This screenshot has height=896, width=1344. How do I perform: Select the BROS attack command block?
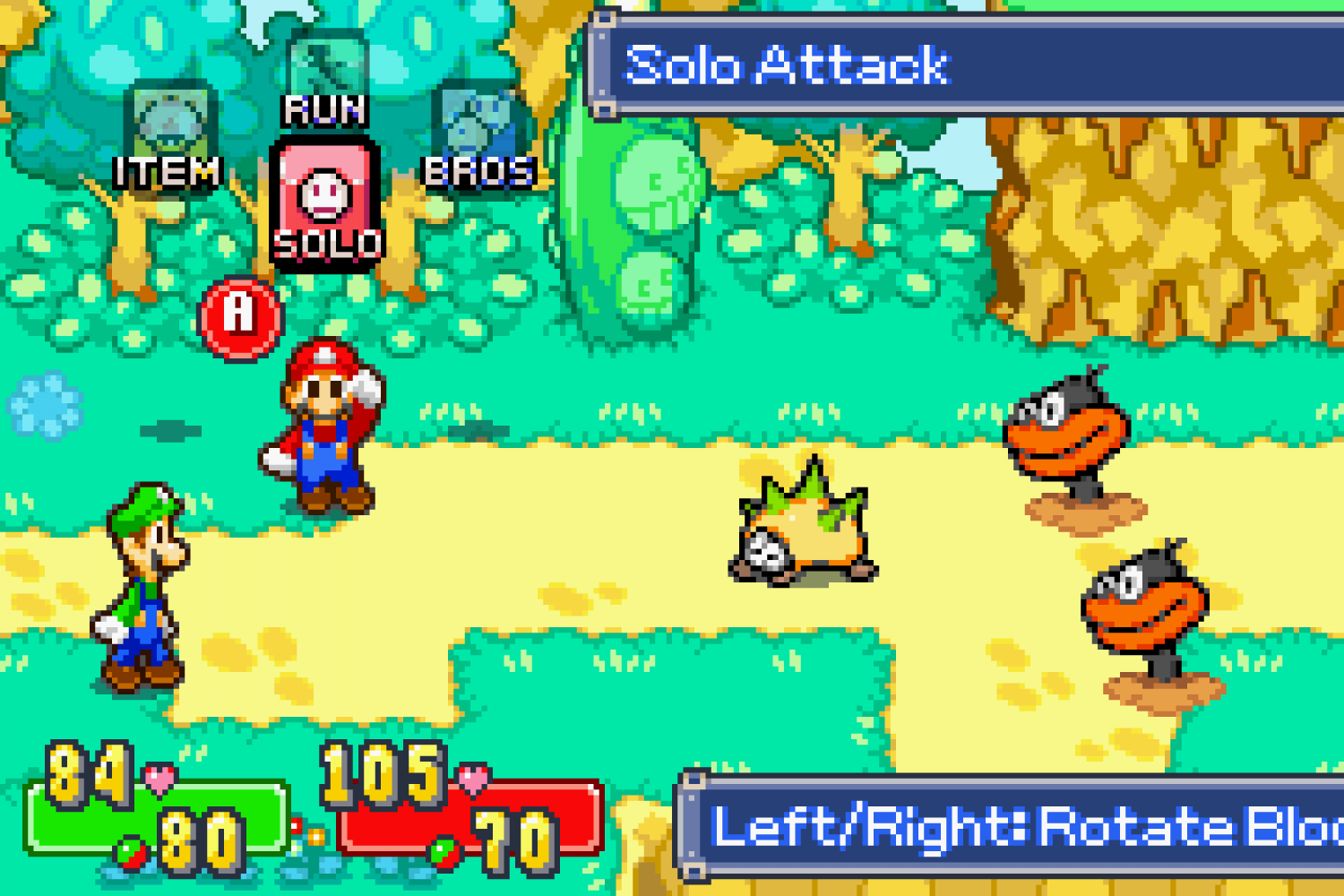click(x=478, y=136)
